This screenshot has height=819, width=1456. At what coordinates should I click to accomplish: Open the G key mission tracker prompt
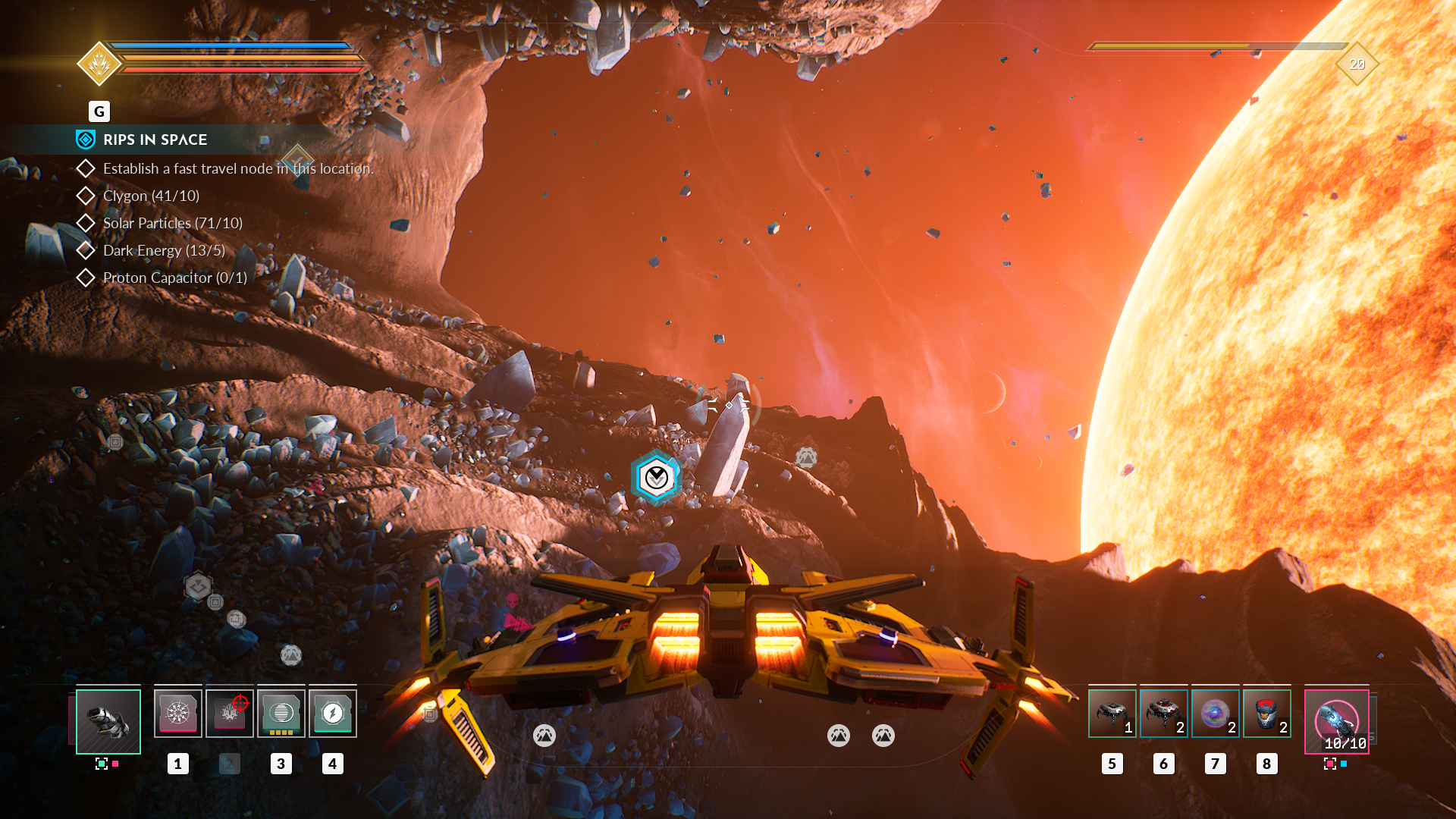point(99,111)
